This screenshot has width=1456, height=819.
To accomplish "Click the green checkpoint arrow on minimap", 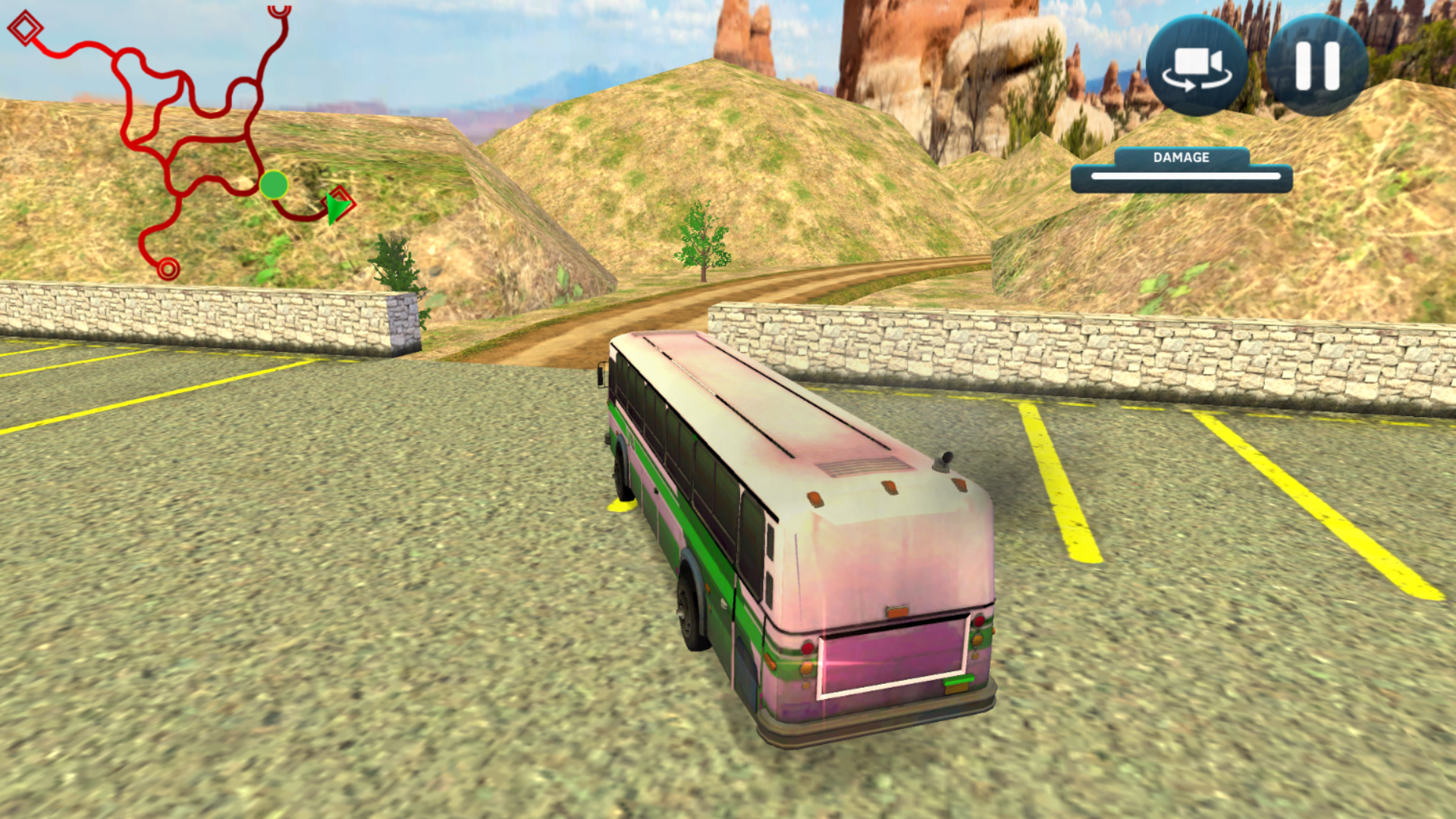I will pos(338,206).
